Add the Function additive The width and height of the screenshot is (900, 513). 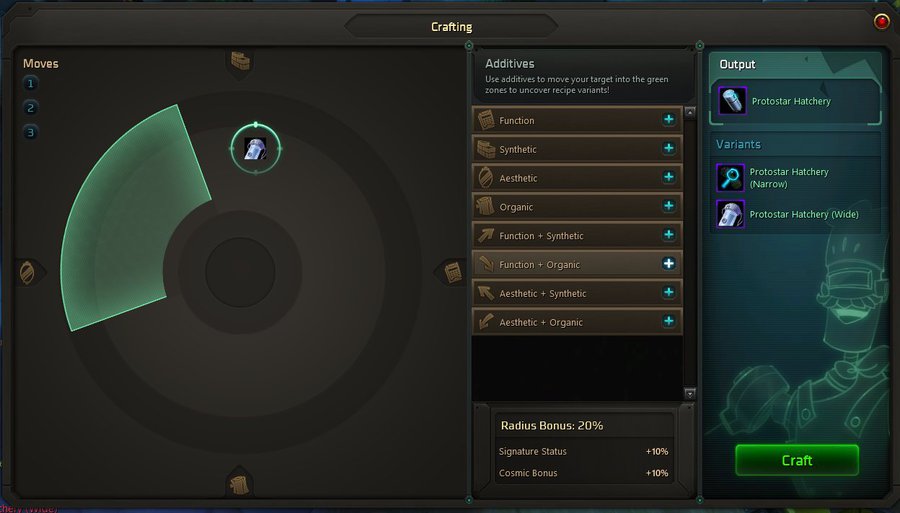[x=668, y=120]
